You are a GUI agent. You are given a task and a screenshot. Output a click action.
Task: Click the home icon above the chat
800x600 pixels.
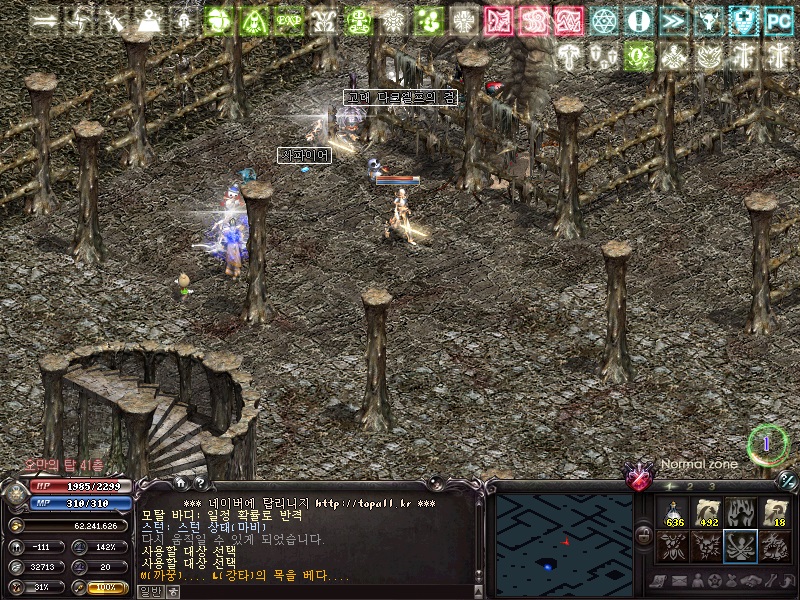pos(180,483)
